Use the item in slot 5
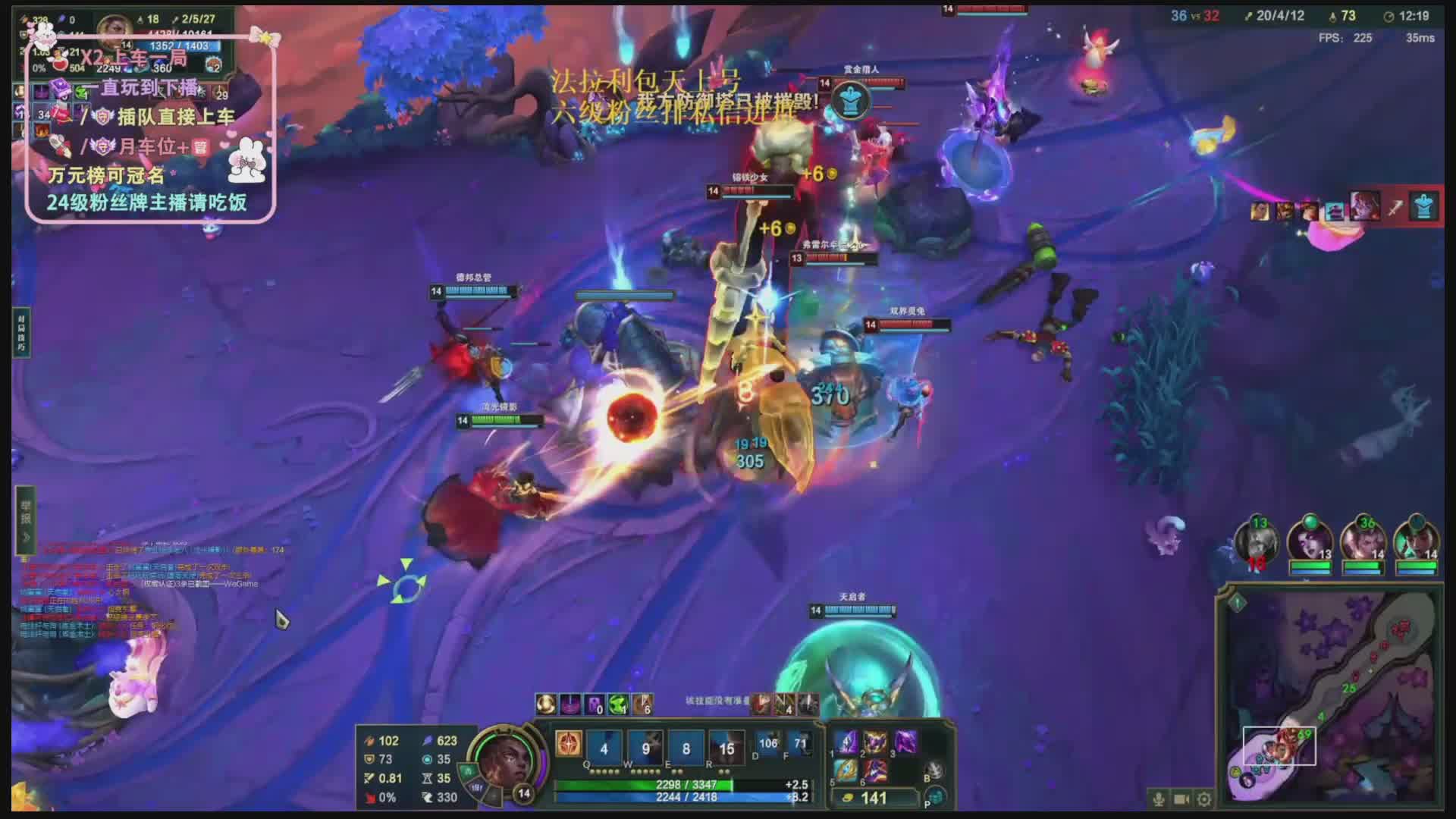1456x819 pixels. (846, 772)
